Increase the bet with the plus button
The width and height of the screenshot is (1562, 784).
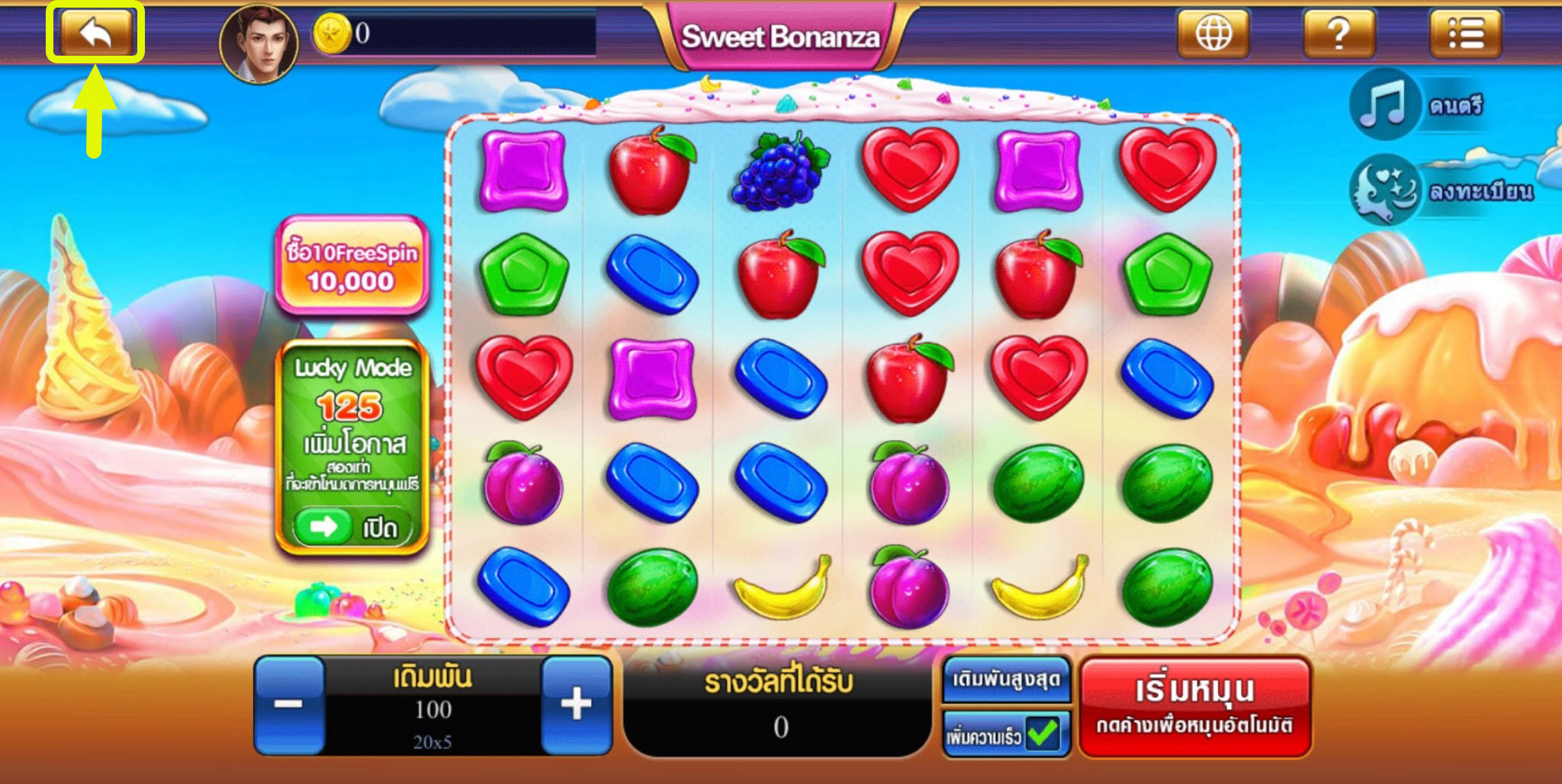576,705
